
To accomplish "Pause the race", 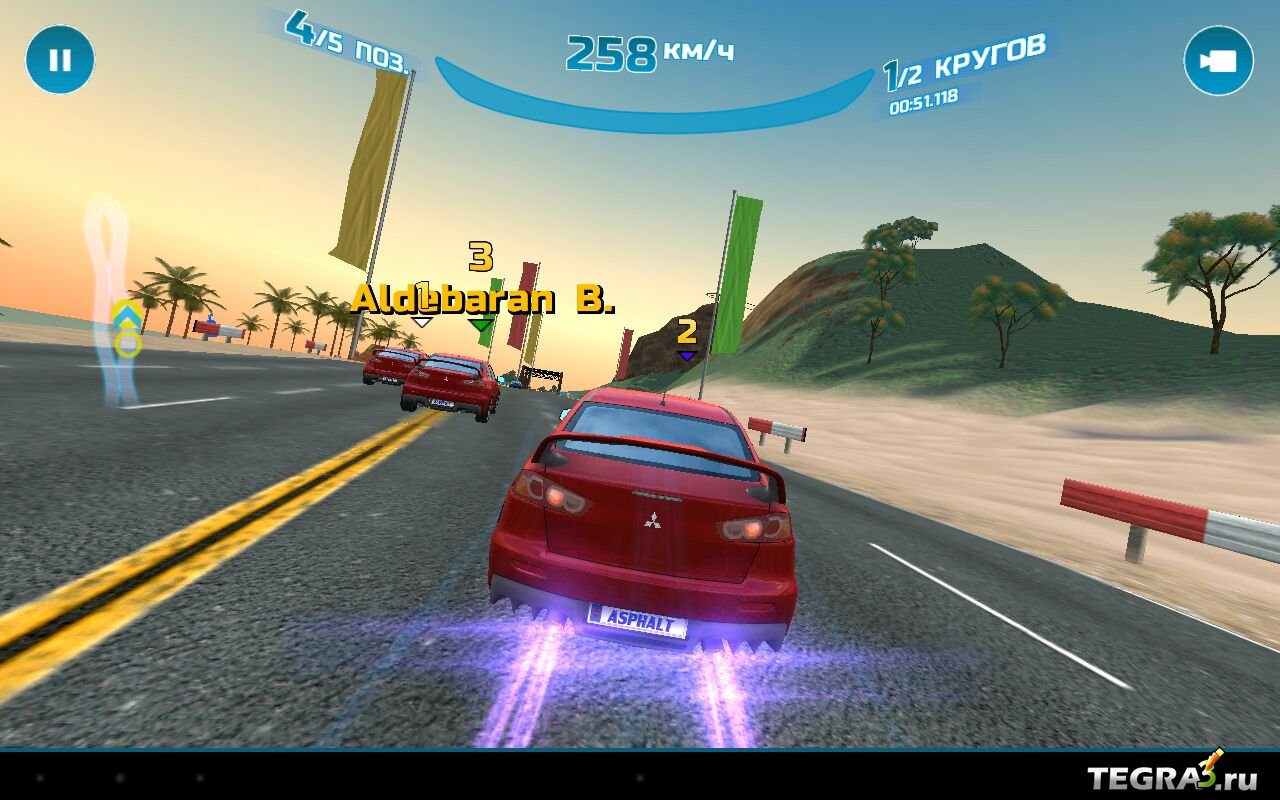I will pyautogui.click(x=60, y=60).
